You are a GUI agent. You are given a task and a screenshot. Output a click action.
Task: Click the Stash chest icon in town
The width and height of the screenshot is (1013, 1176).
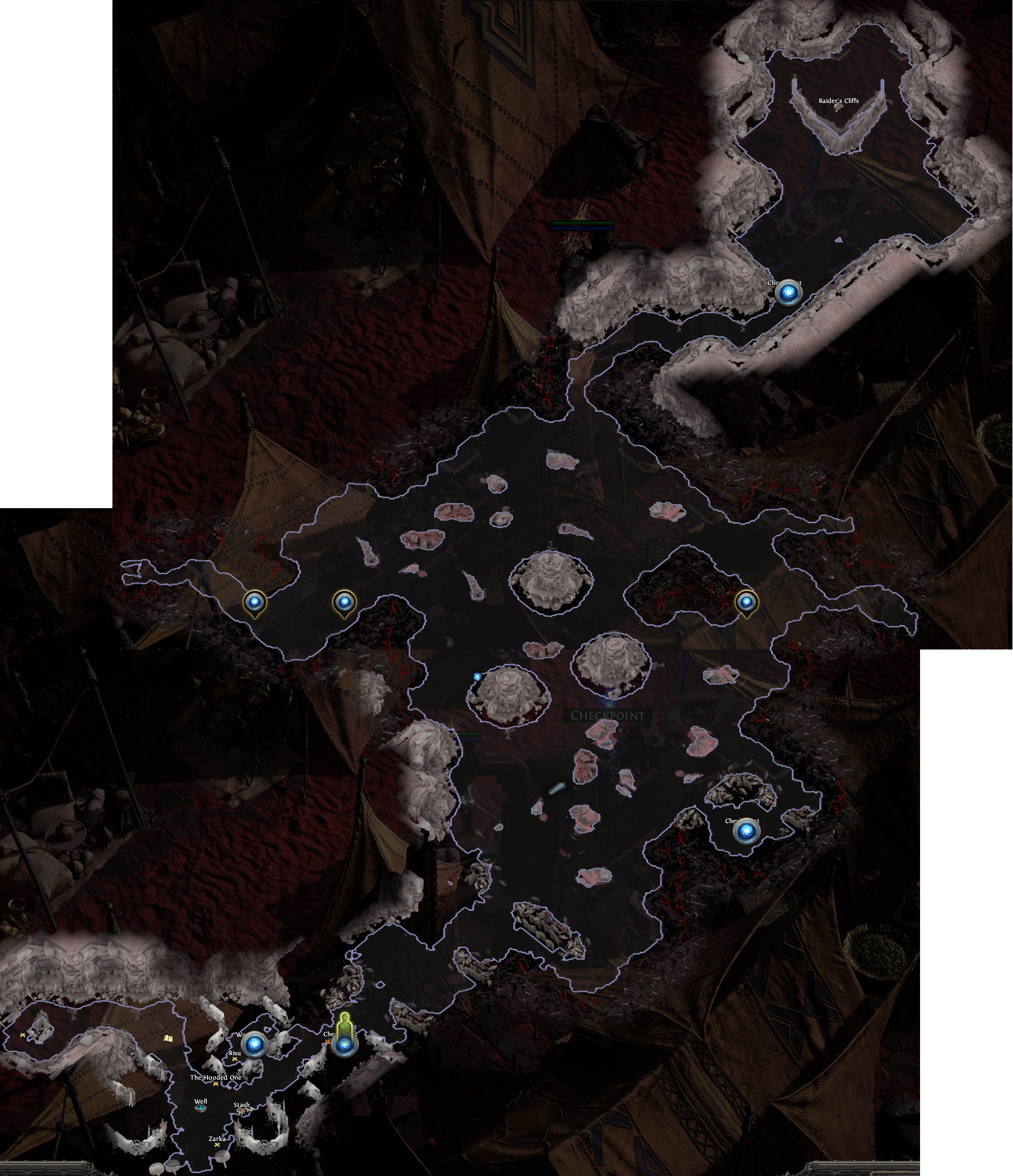tap(243, 1113)
